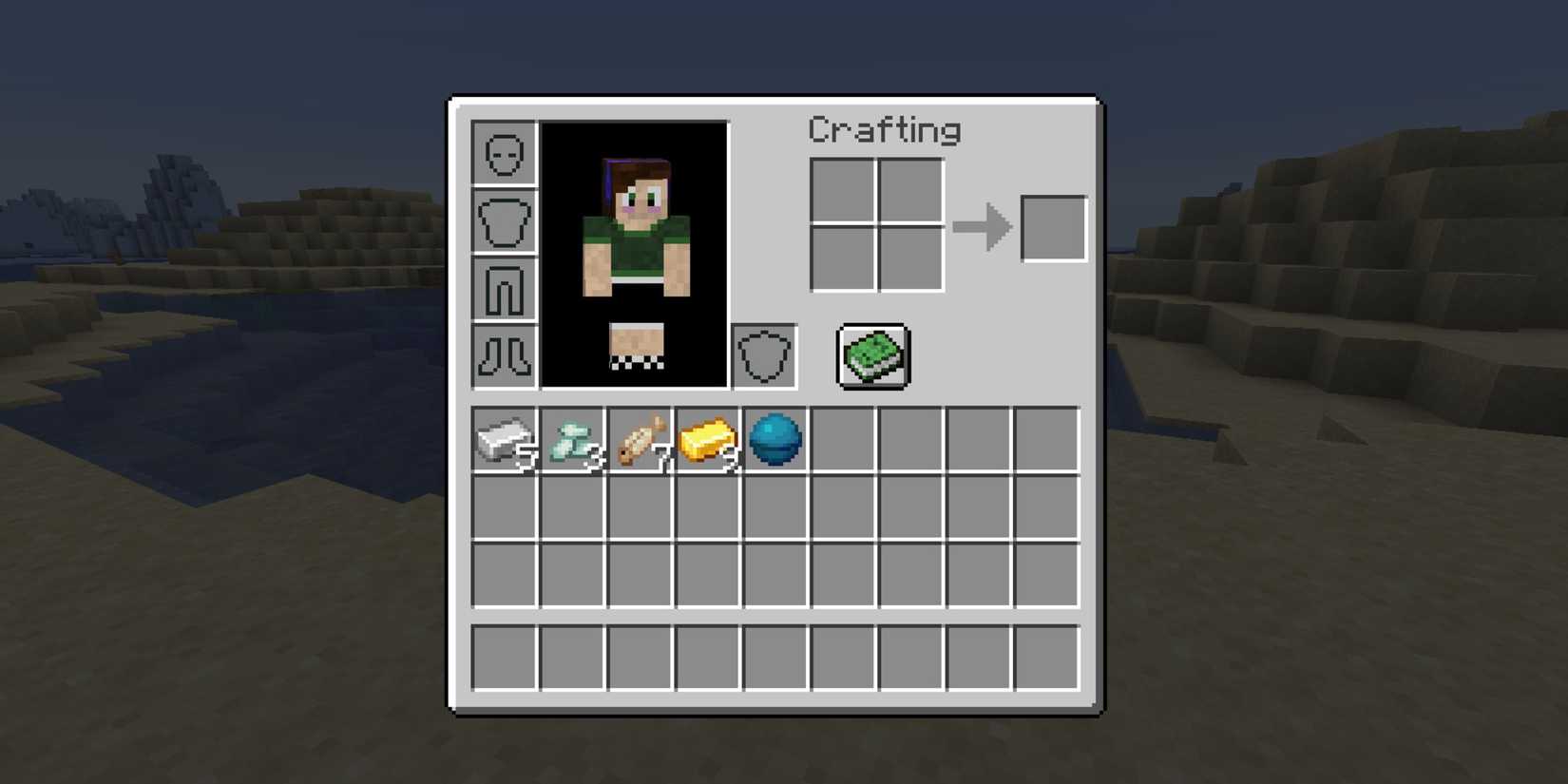1568x784 pixels.
Task: Select the prismarine shards
Action: [572, 438]
